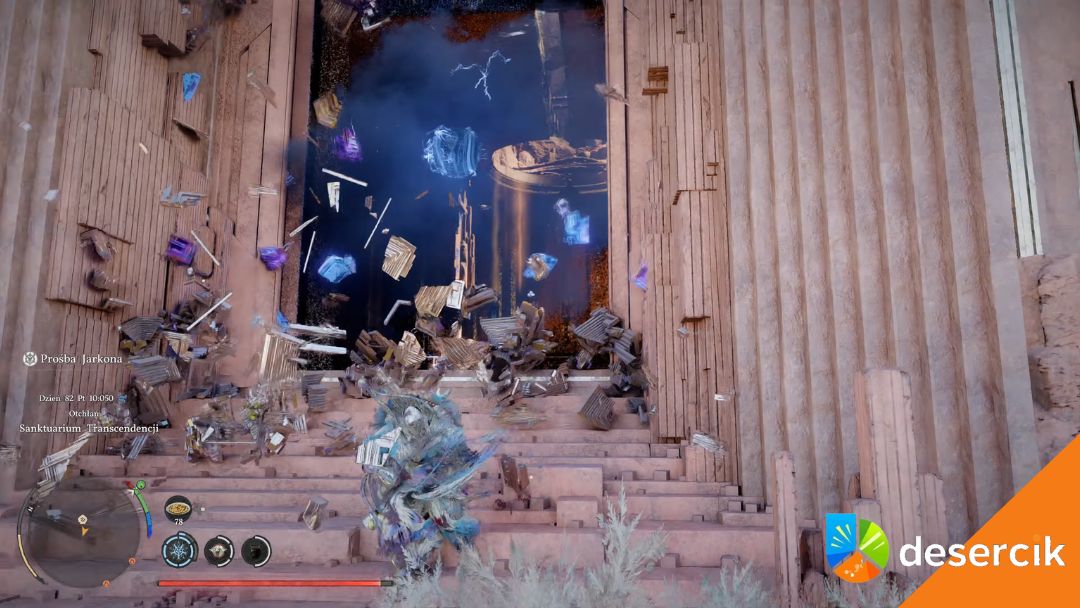
Task: Activate the dark silhouette ability icon
Action: click(256, 550)
